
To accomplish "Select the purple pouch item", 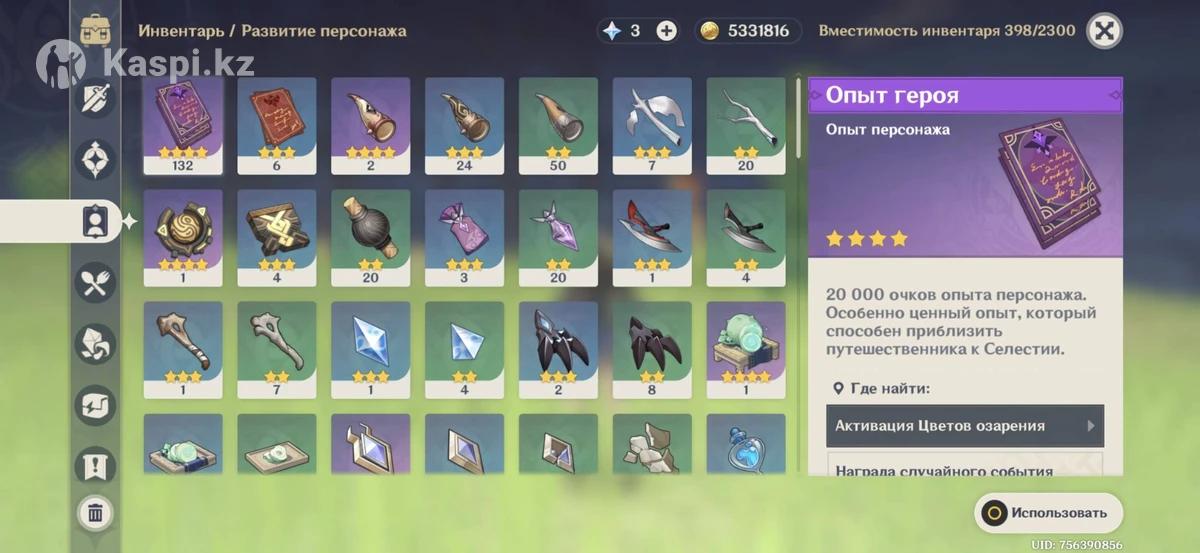I will click(464, 233).
